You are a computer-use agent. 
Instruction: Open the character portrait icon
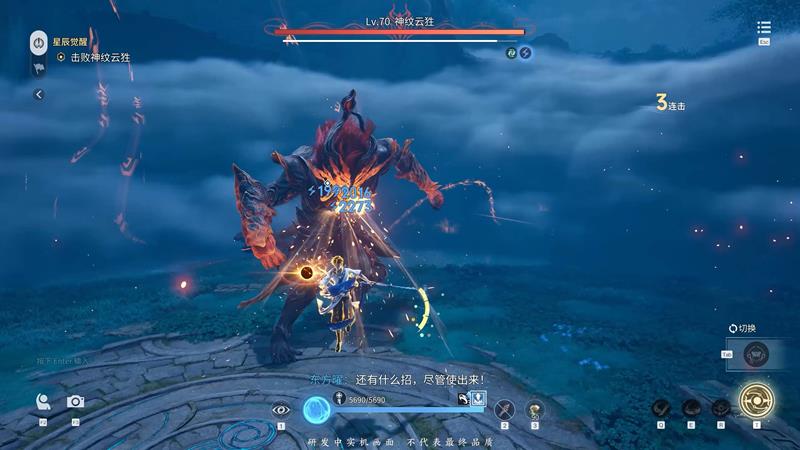pos(44,401)
